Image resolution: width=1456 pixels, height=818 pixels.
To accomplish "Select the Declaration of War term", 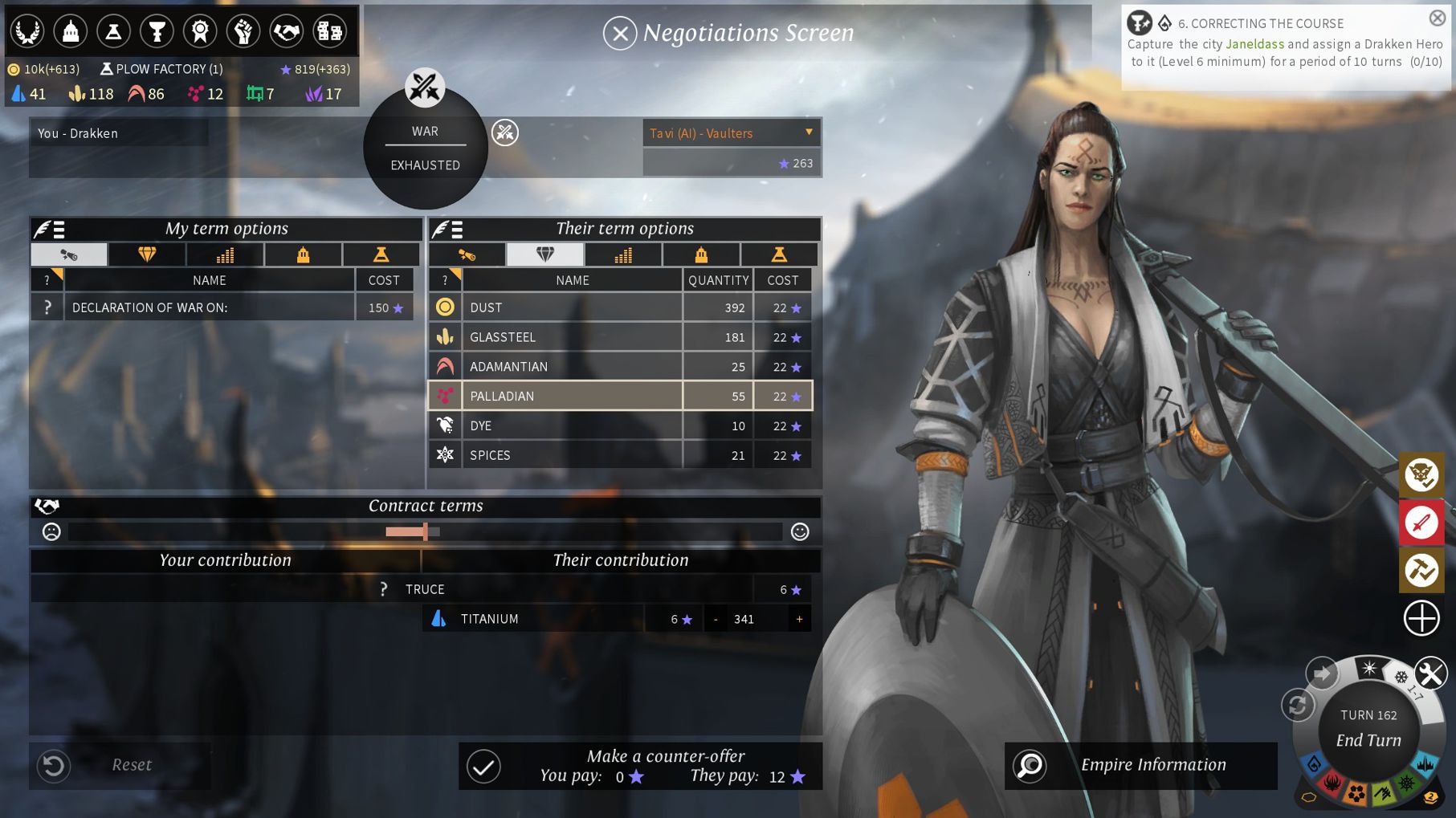I will coord(209,307).
